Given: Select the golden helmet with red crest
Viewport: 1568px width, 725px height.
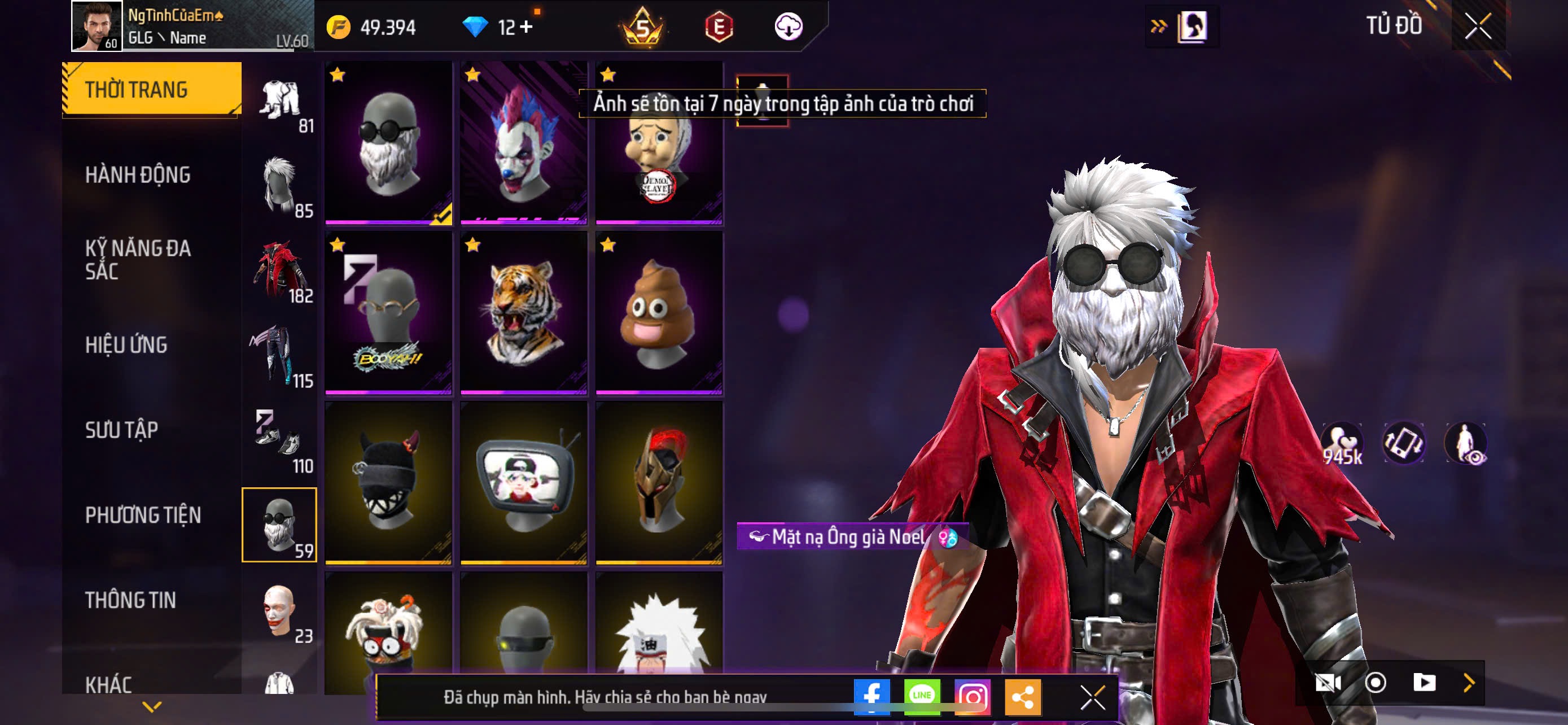Looking at the screenshot, I should pos(659,483).
